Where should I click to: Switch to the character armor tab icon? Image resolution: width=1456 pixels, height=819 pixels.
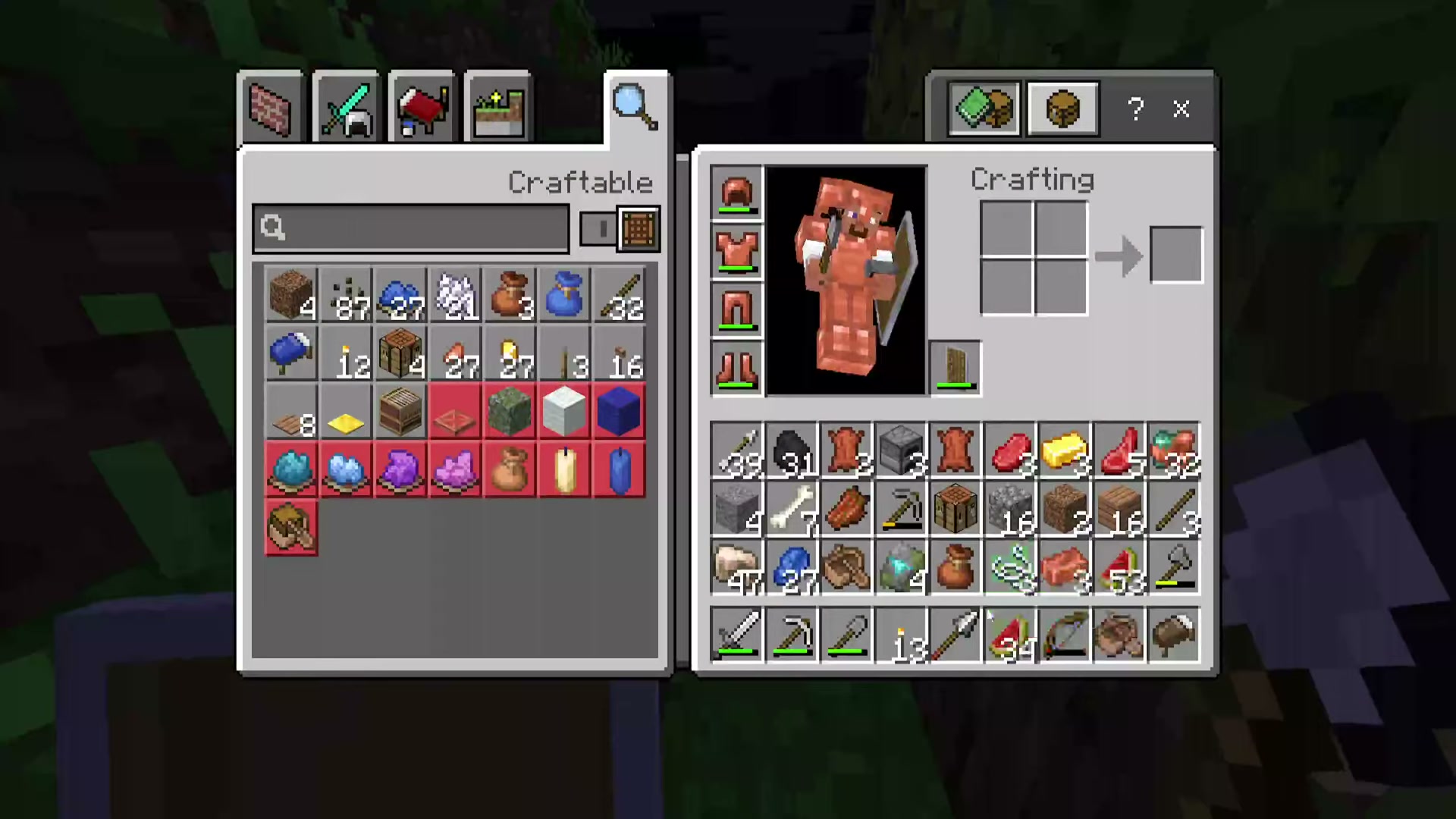tap(1062, 108)
